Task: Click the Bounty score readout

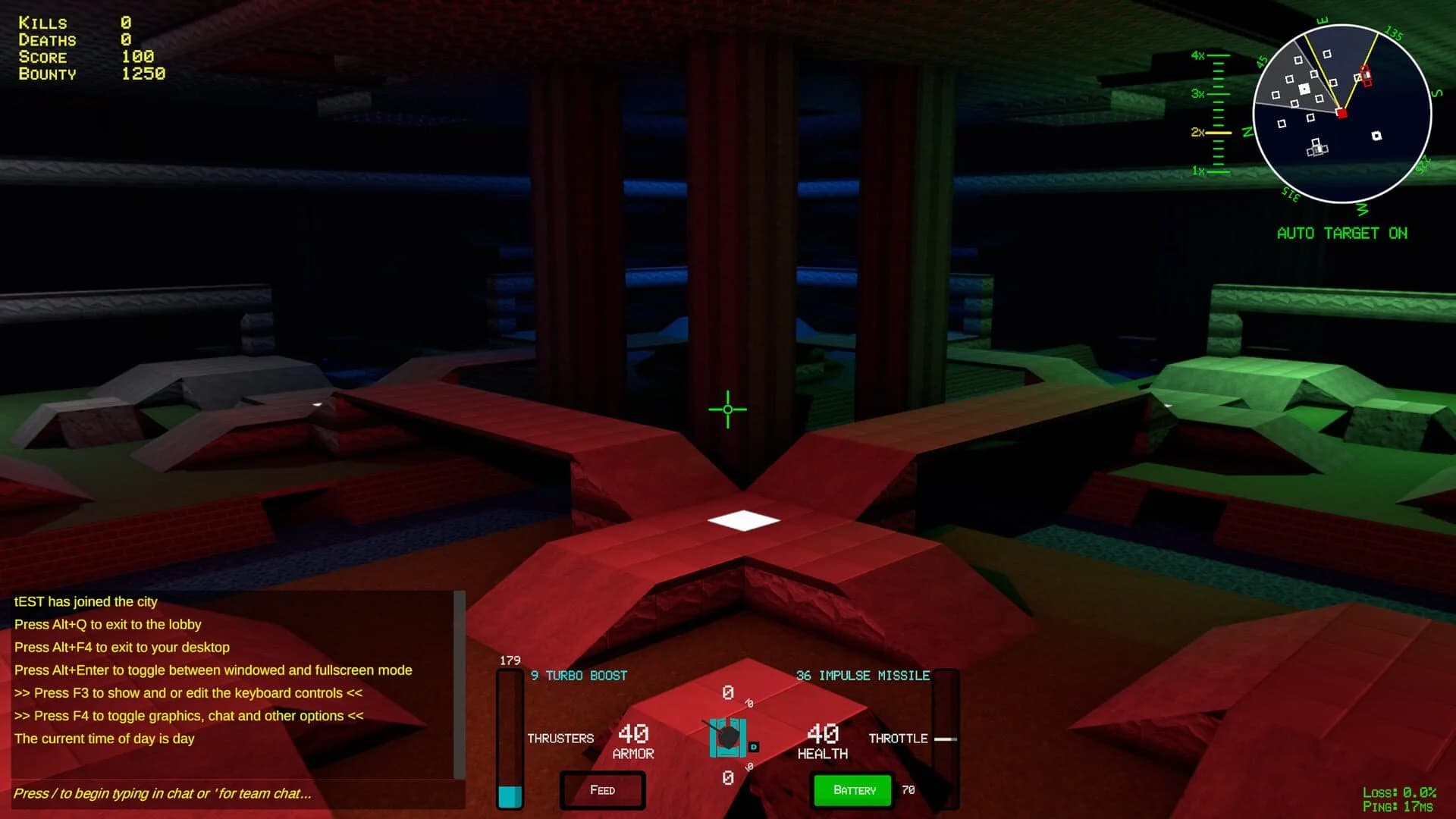Action: (142, 74)
